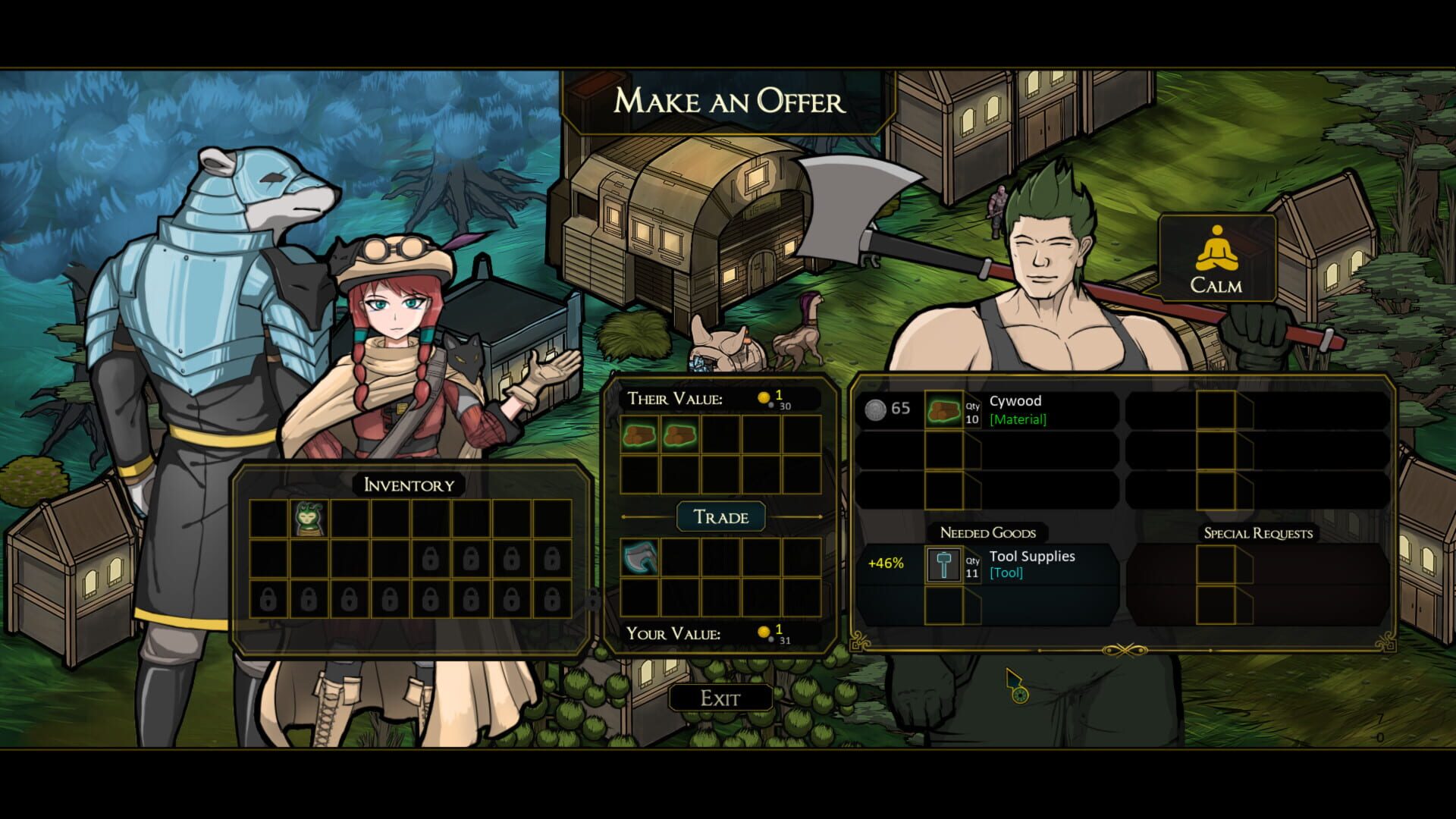
Task: Confirm the offer with the Trade button
Action: tap(720, 517)
